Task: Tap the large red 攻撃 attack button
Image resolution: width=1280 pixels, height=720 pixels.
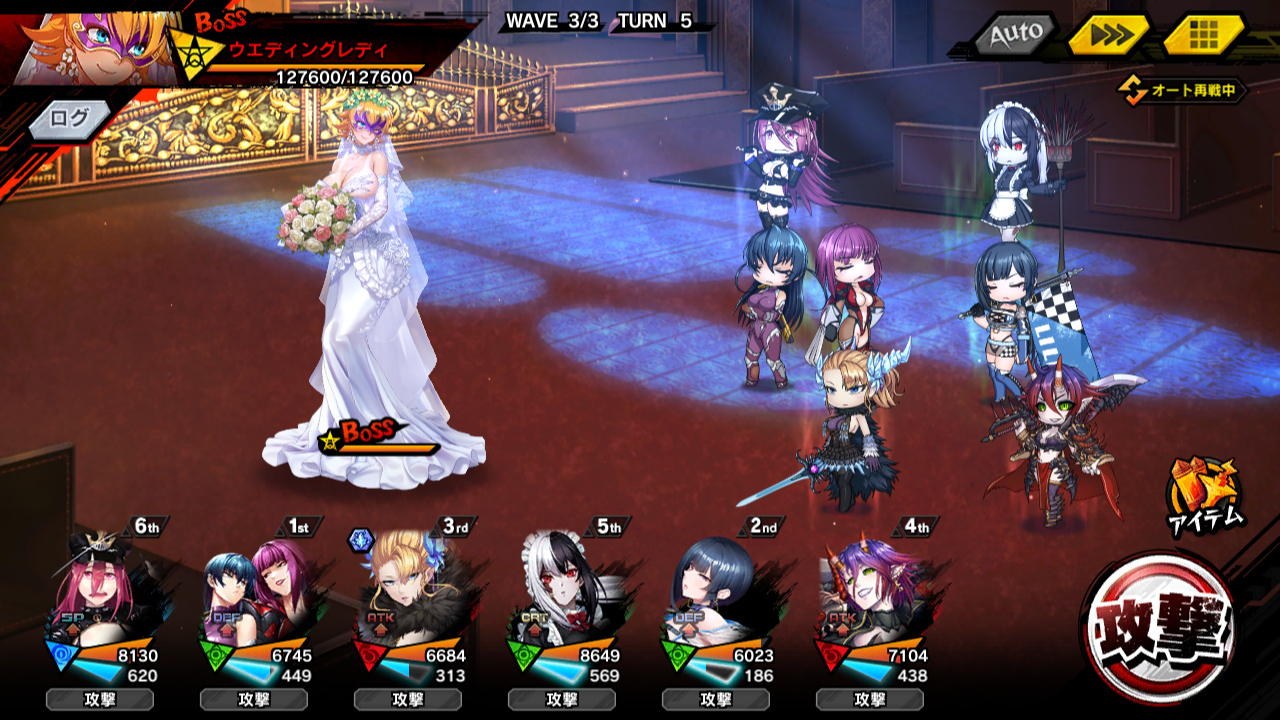Action: (x=1159, y=628)
